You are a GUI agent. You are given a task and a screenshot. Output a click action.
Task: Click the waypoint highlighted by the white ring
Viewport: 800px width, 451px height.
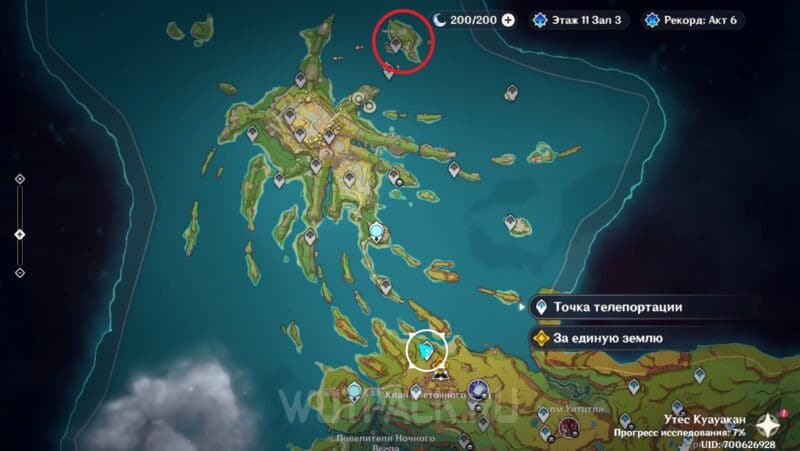point(429,351)
